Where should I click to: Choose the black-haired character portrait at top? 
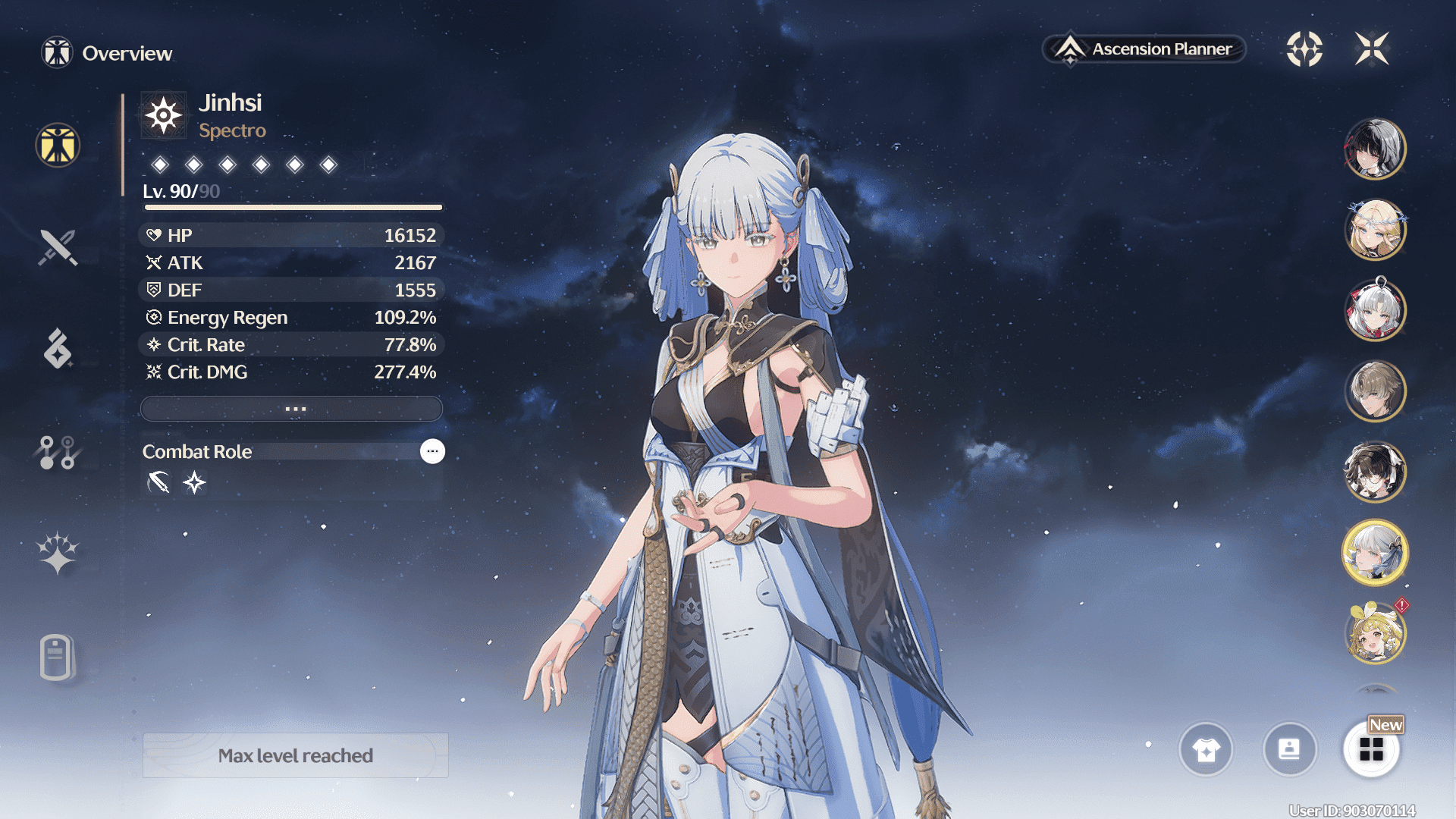1374,149
